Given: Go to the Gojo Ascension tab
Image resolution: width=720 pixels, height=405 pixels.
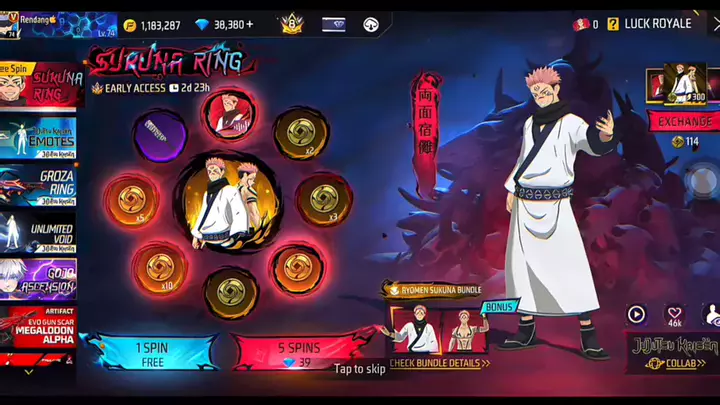Looking at the screenshot, I should pyautogui.click(x=42, y=281).
